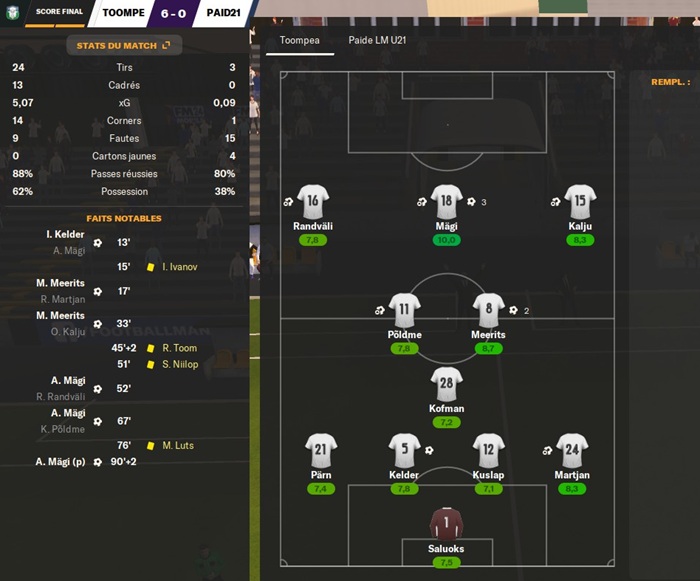Click the Toompea club badge icon
The width and height of the screenshot is (700, 581).
click(14, 13)
